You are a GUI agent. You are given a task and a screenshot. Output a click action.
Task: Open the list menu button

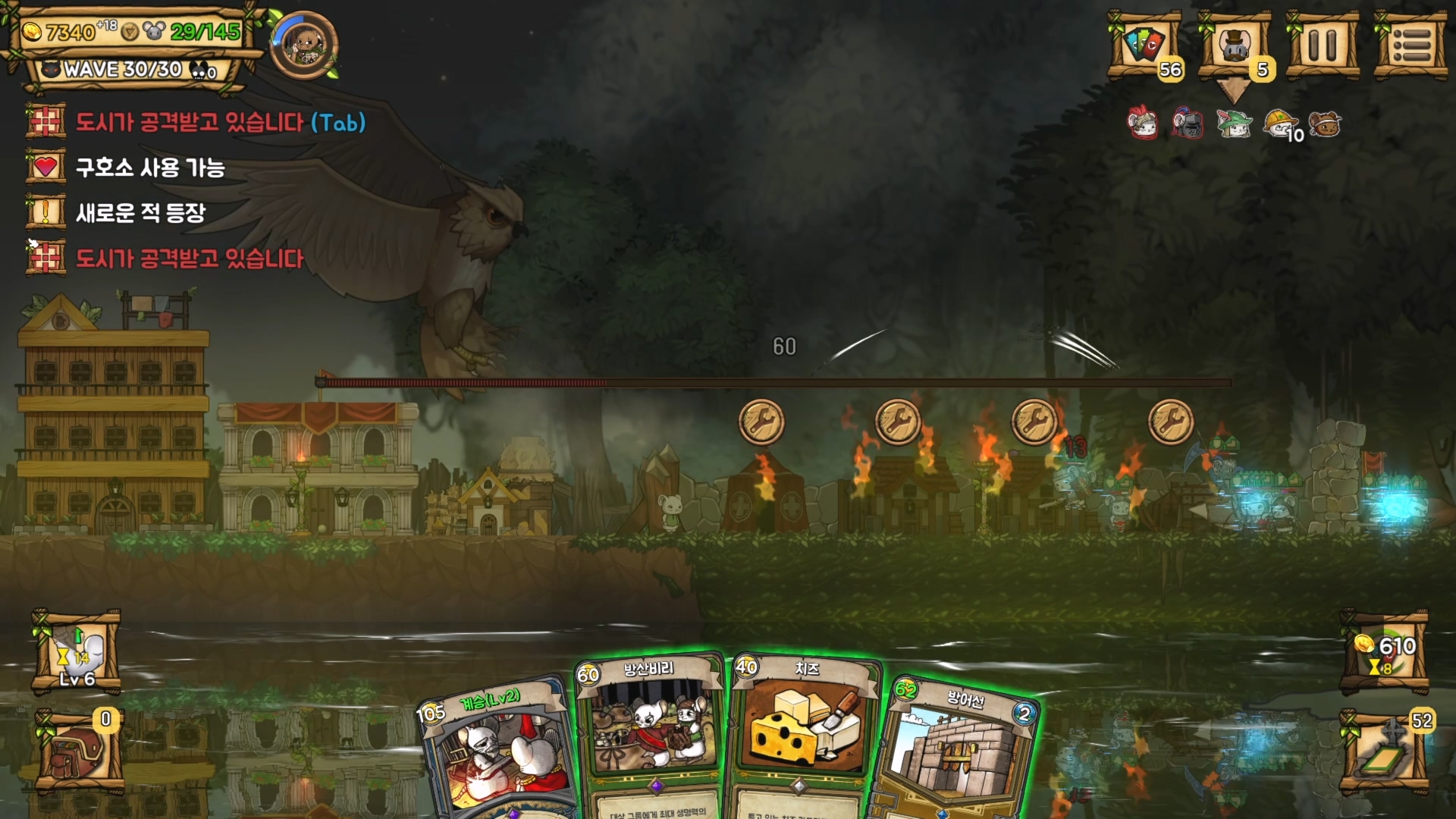click(x=1410, y=45)
